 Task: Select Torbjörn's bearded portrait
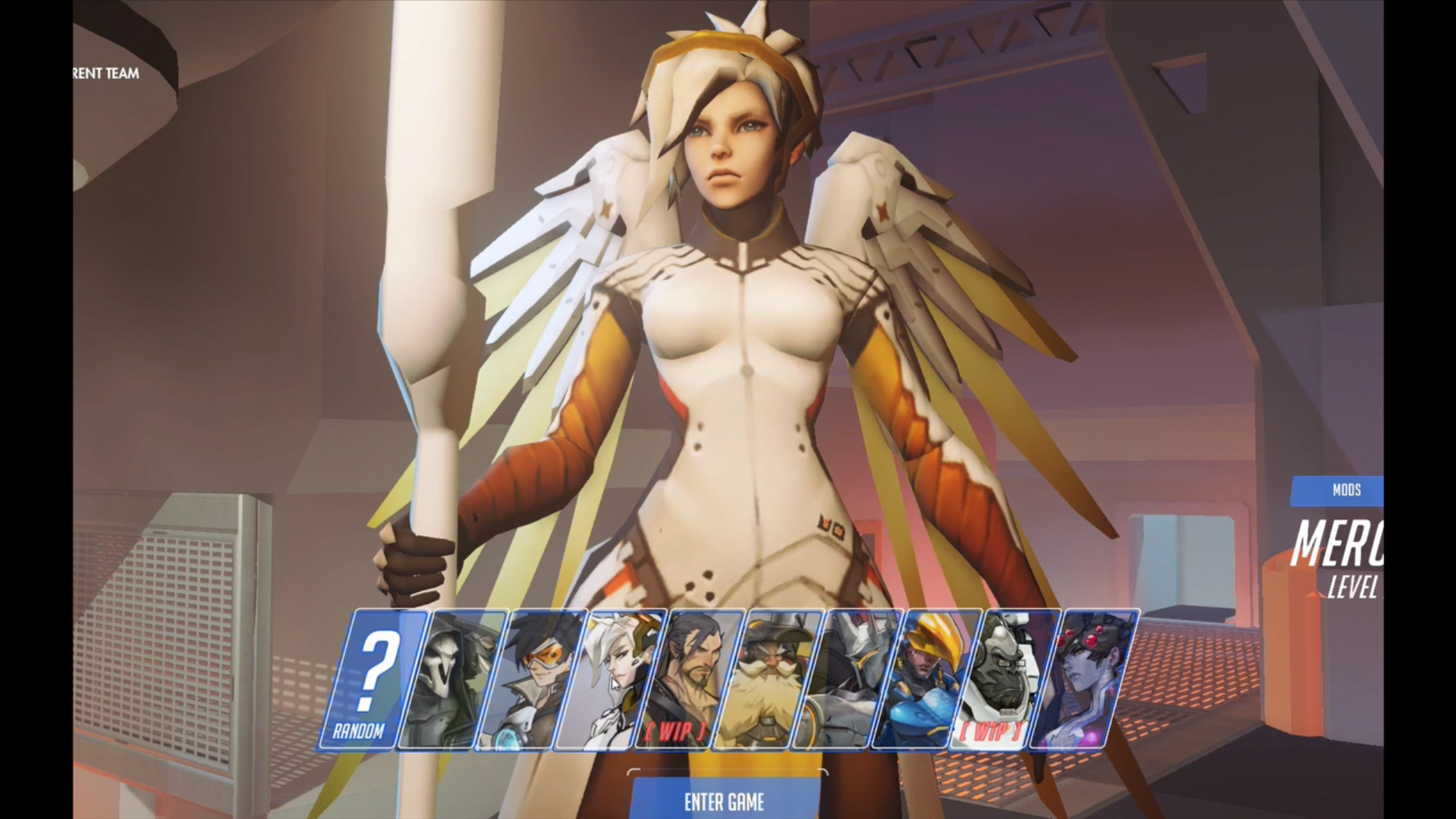point(767,679)
